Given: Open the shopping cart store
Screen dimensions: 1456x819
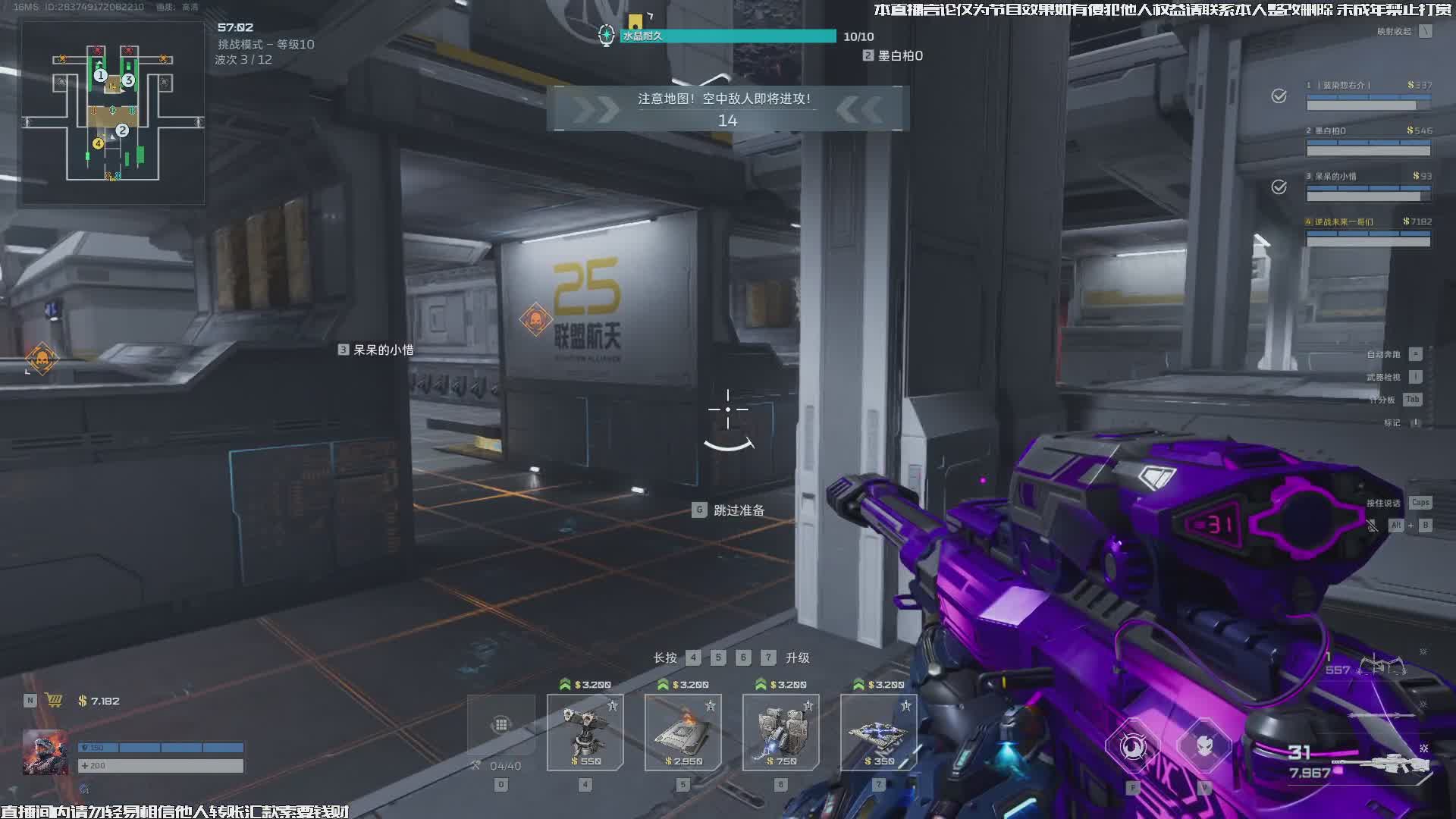Looking at the screenshot, I should tap(54, 701).
